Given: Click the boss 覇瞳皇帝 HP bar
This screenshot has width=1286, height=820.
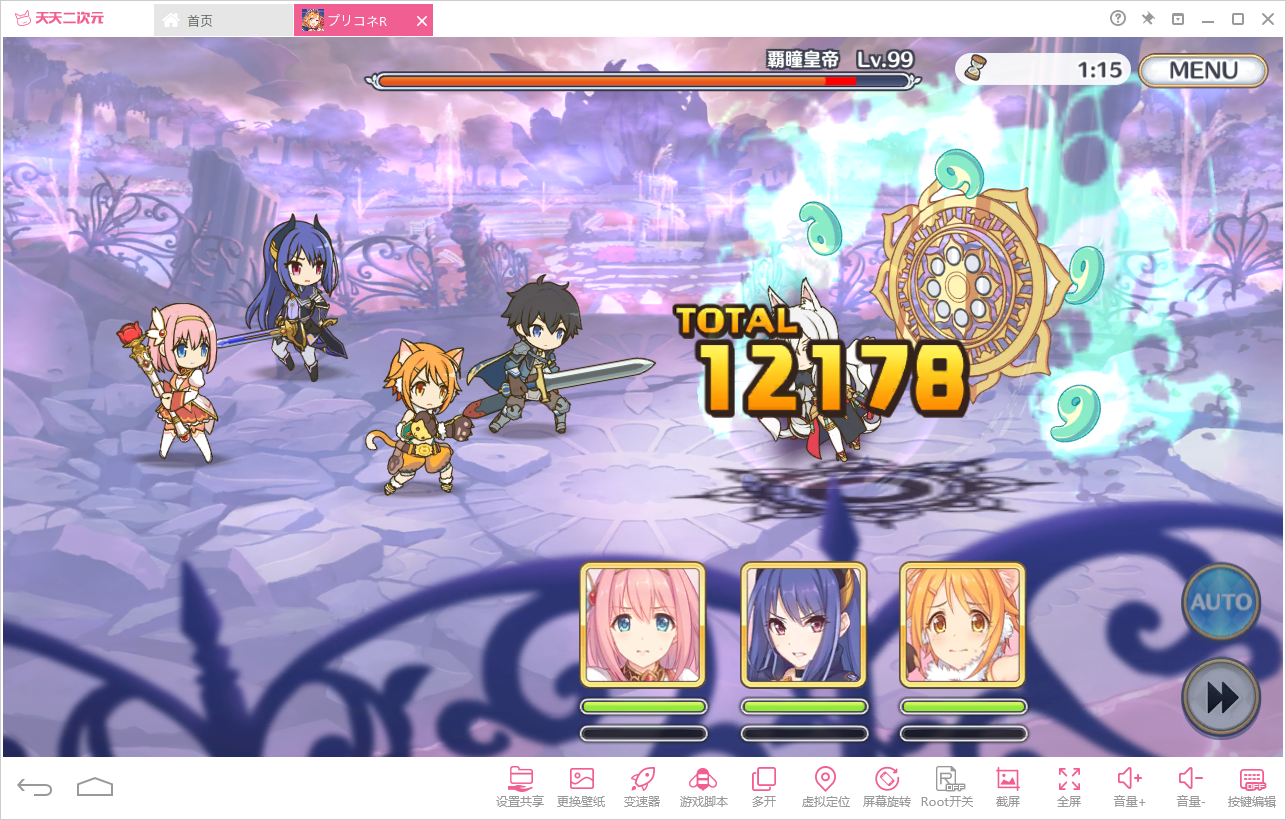Looking at the screenshot, I should click(x=645, y=80).
